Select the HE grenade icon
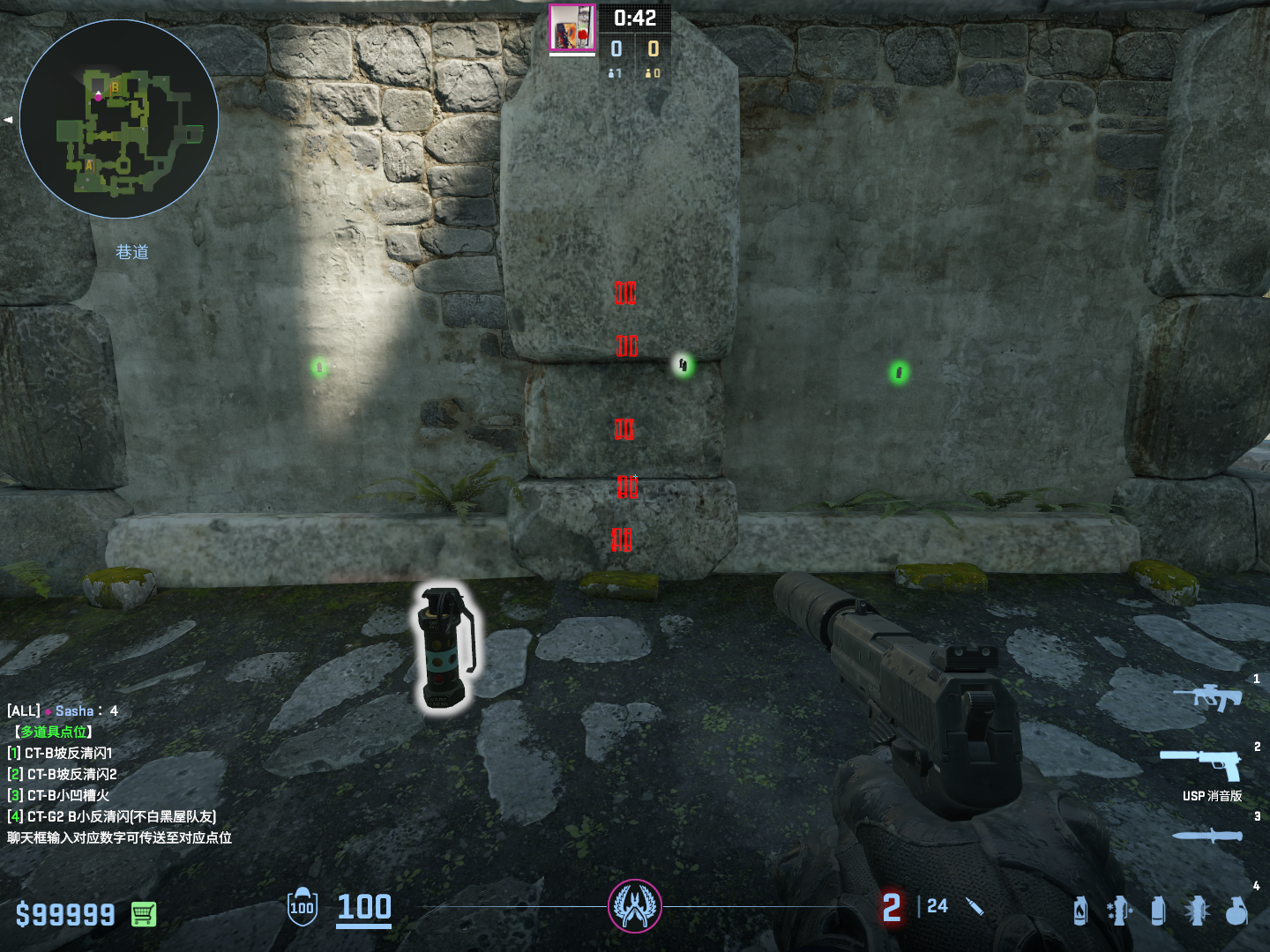1270x952 pixels. pos(1236,911)
